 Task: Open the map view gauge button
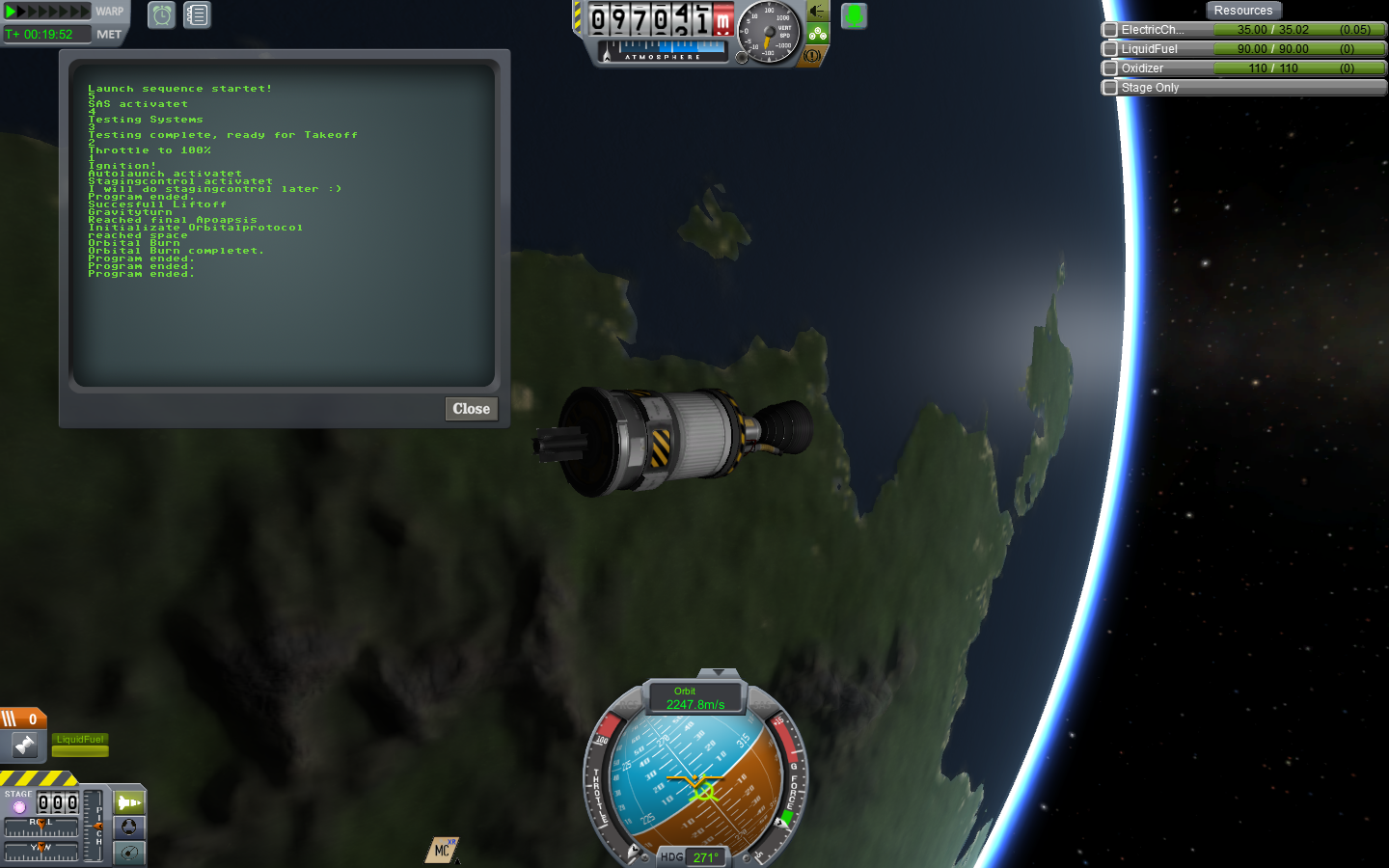tap(129, 853)
